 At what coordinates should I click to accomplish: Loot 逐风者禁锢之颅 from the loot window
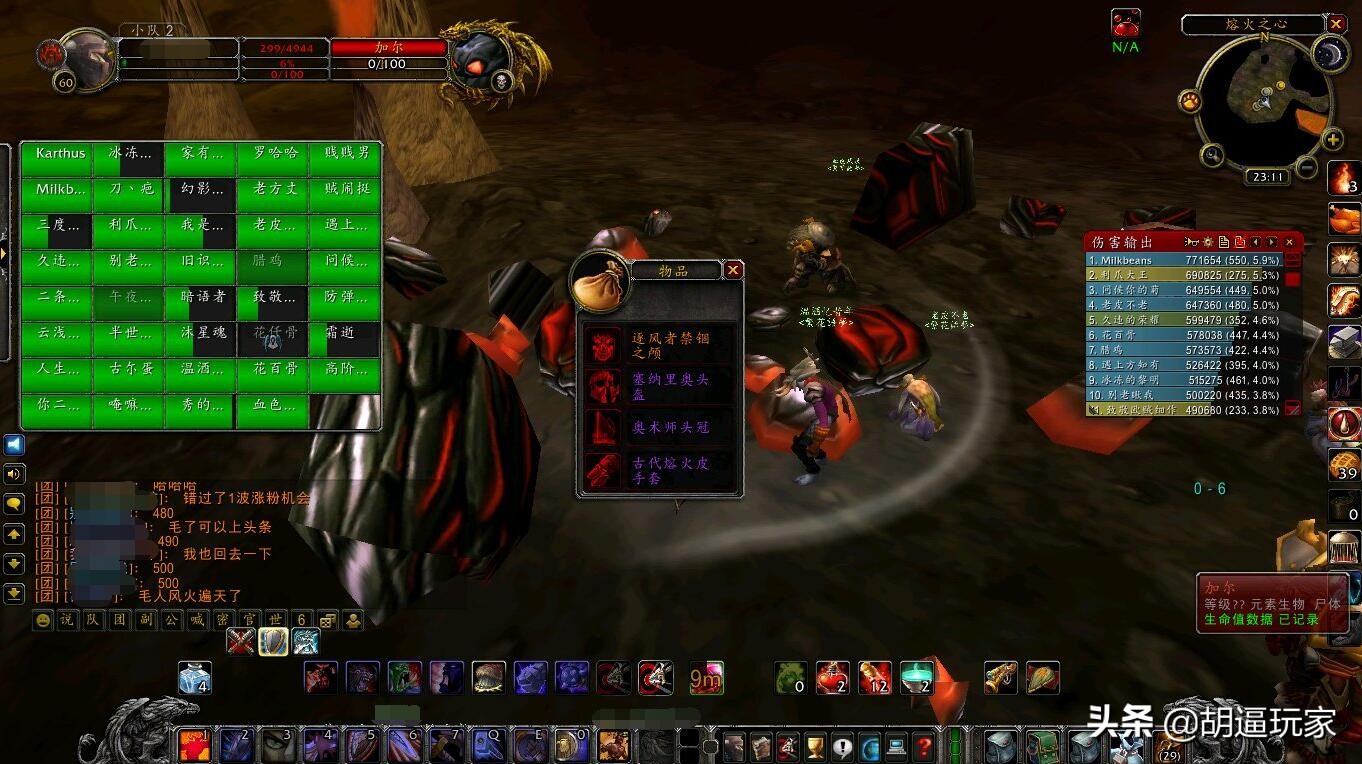[x=661, y=346]
